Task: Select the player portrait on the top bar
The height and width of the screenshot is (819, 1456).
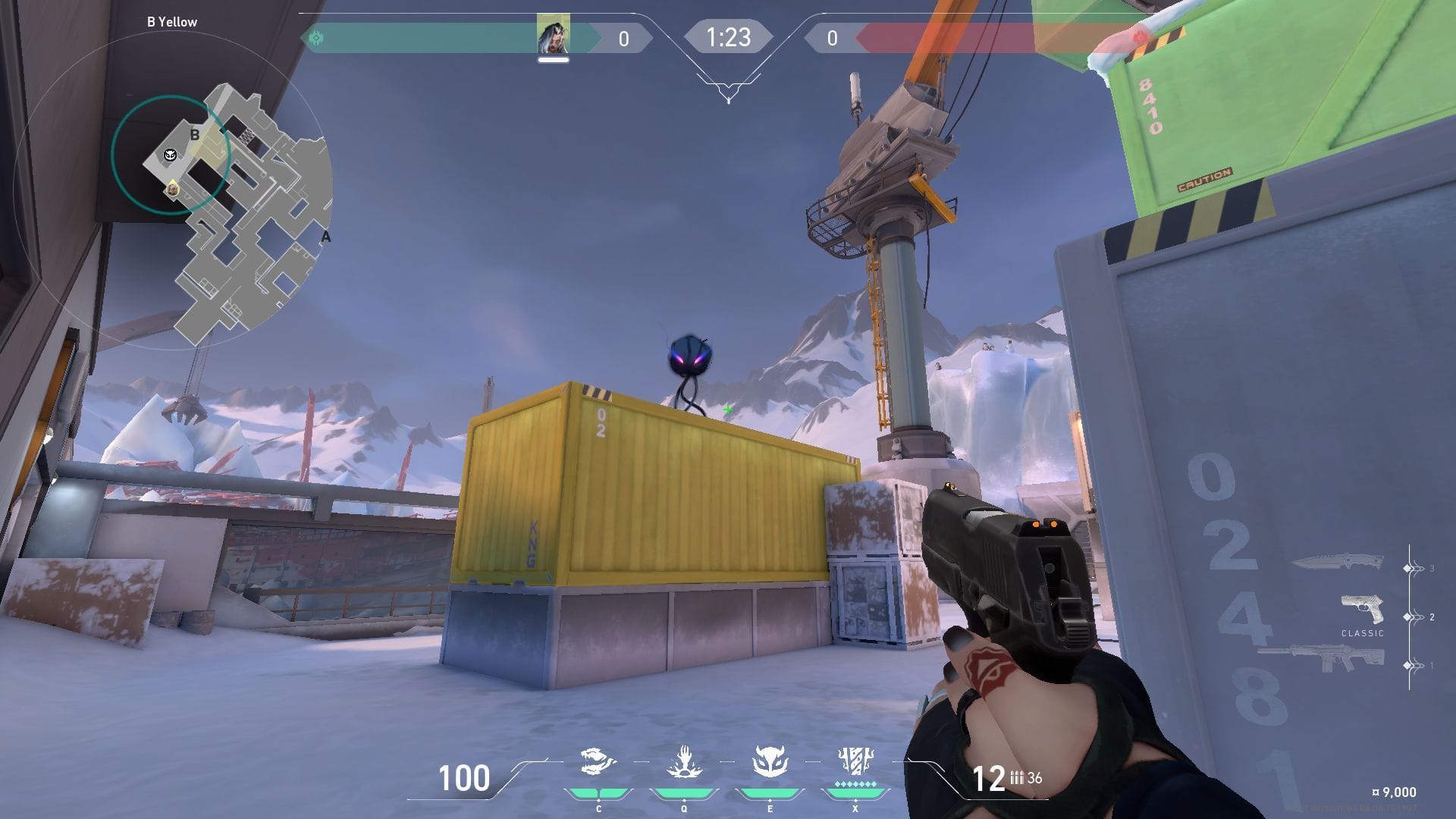Action: pyautogui.click(x=553, y=34)
